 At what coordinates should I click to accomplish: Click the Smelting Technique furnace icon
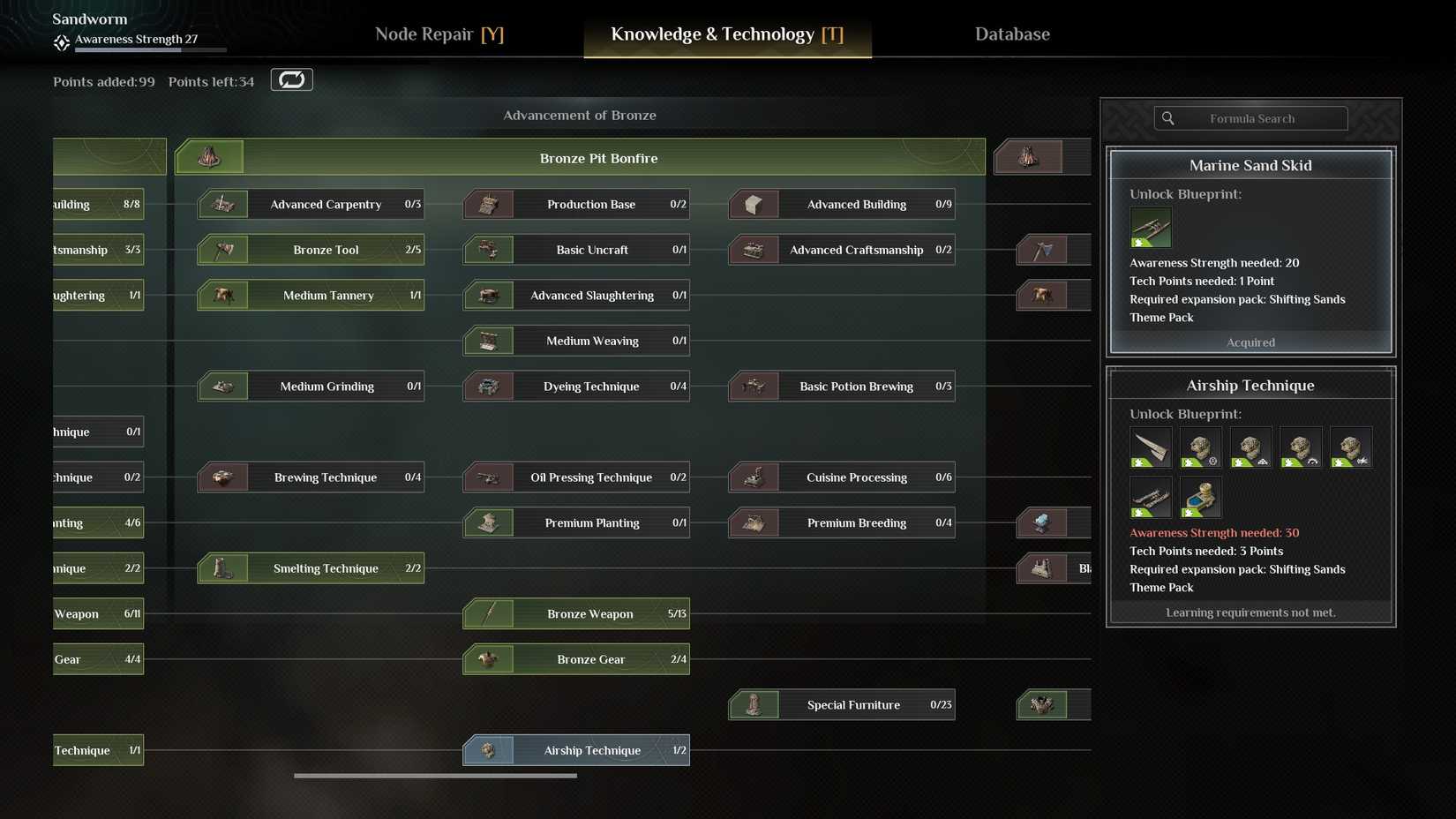pos(223,568)
